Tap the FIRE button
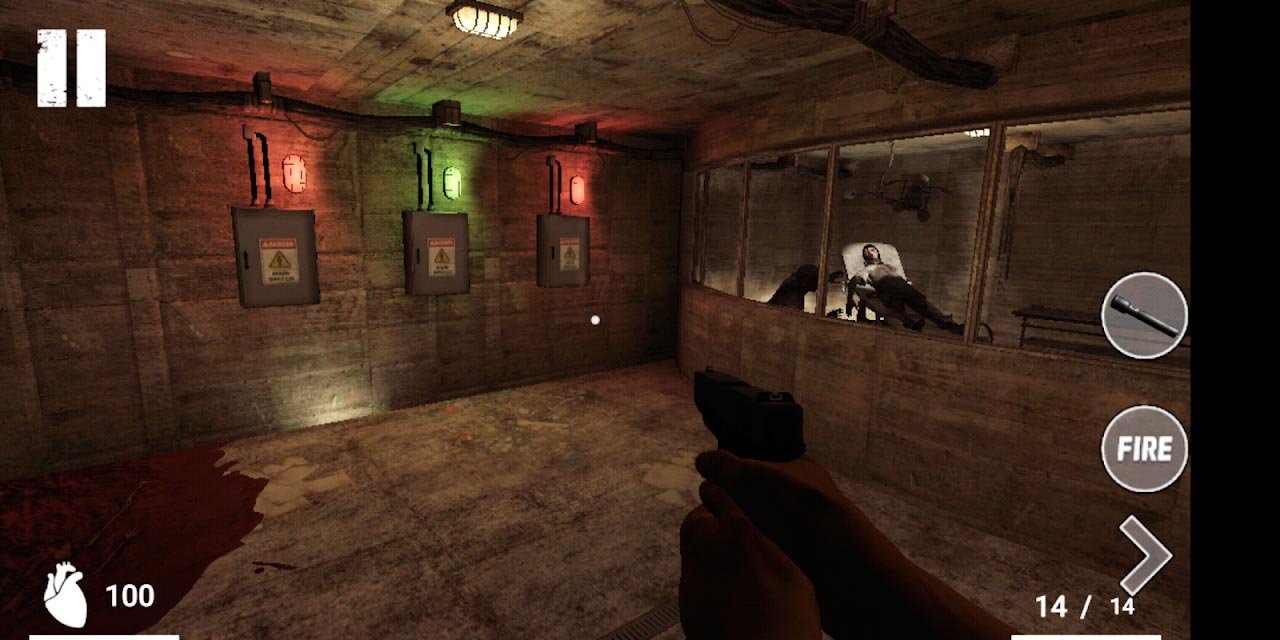 tap(1144, 449)
